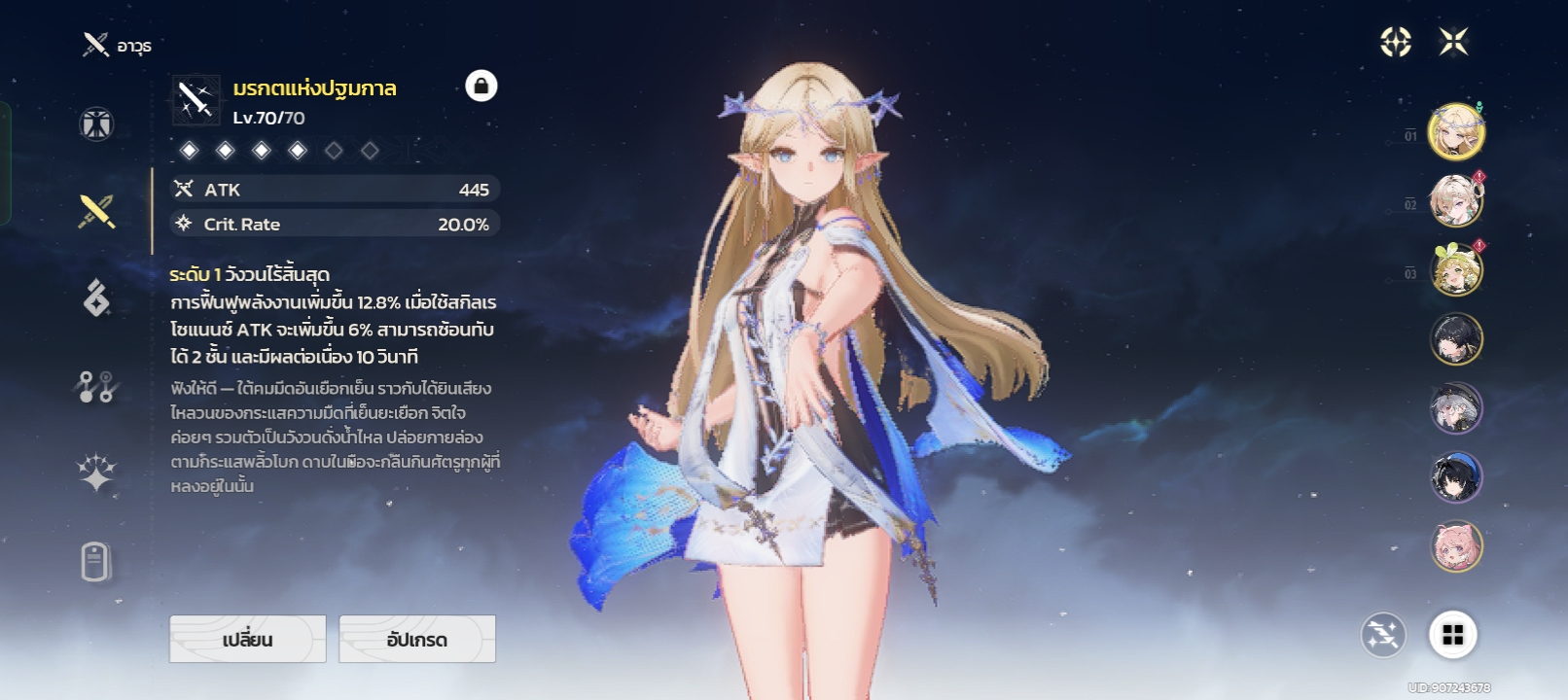The width and height of the screenshot is (1568, 700).
Task: Choose the cream-haired character in team slot 02
Action: tap(1455, 201)
